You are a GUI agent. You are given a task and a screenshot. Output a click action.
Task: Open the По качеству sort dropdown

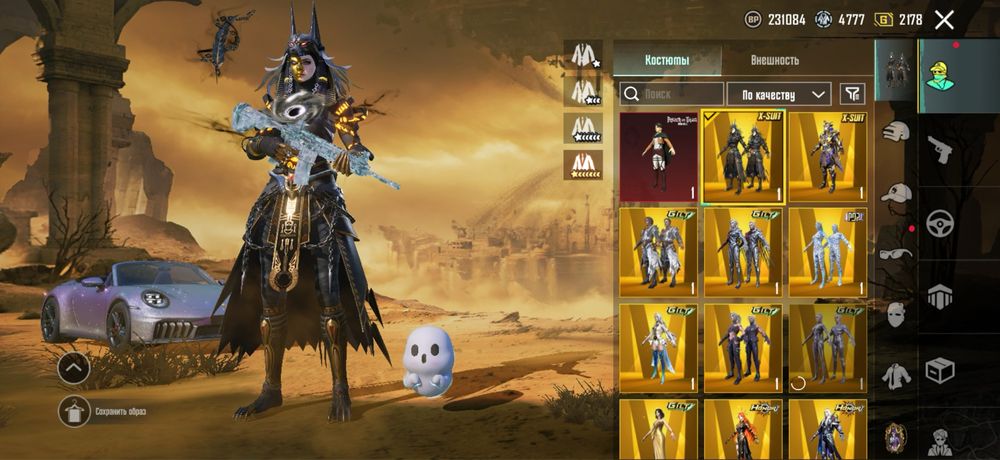778,94
